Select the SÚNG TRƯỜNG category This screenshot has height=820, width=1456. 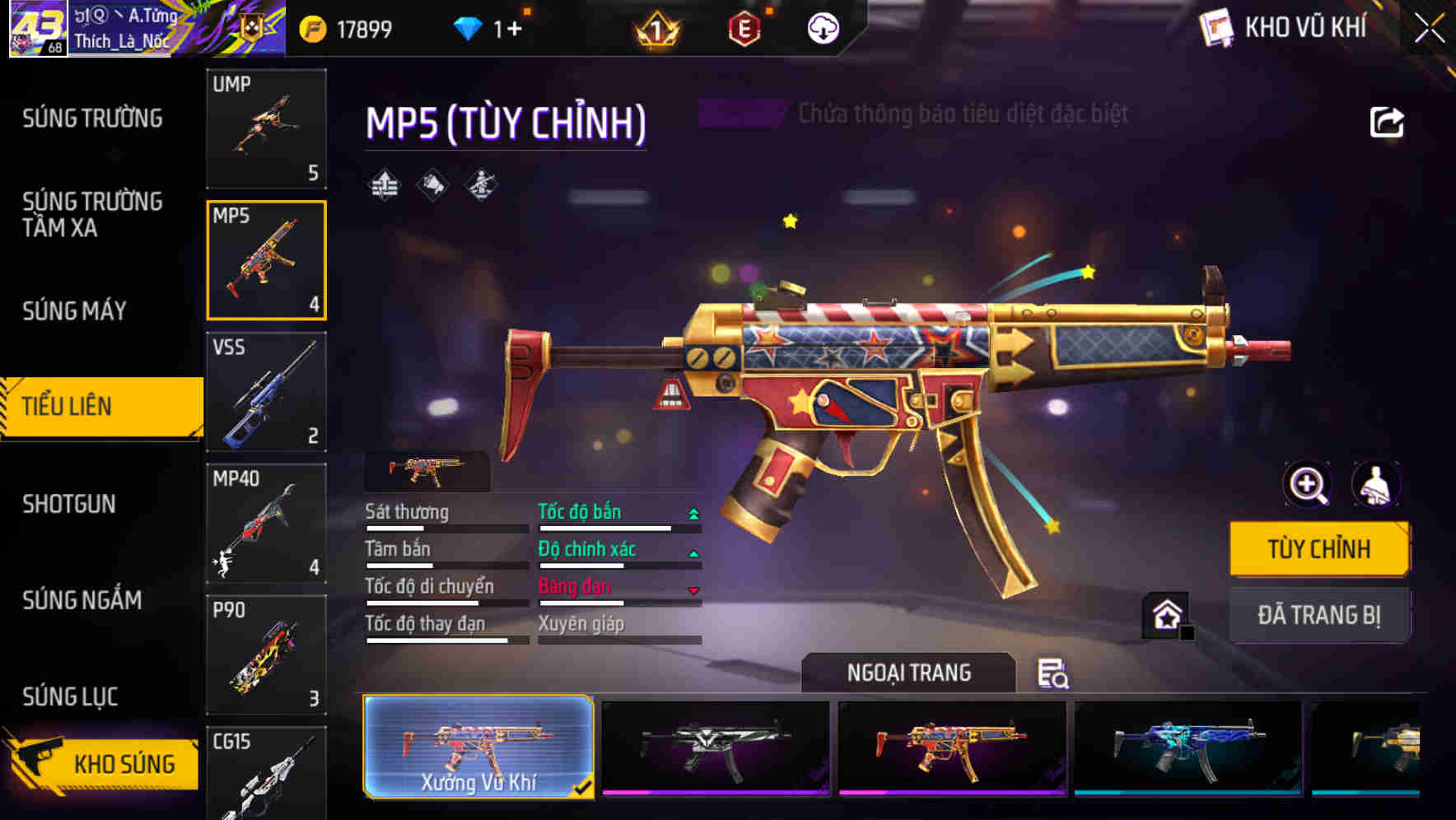tap(92, 119)
